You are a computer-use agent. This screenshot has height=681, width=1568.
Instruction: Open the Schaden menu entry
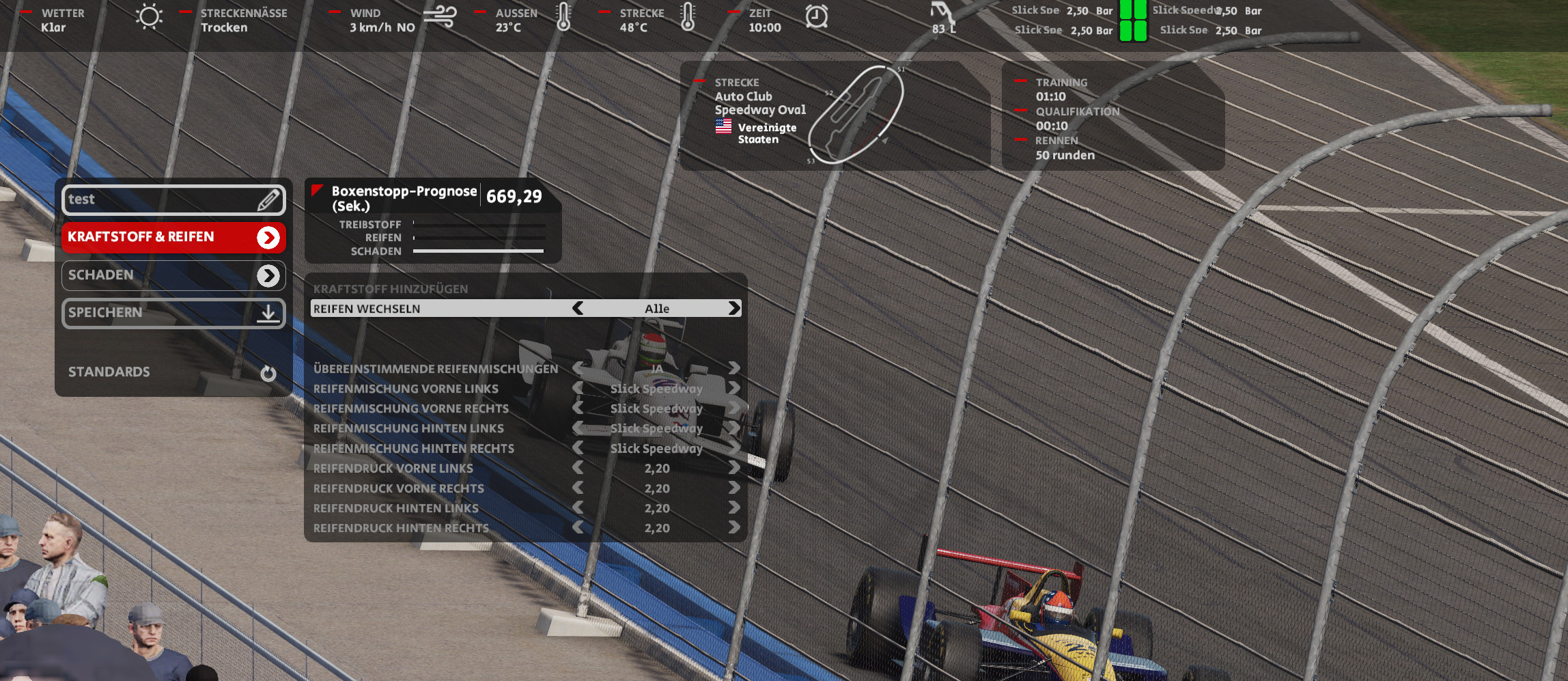coord(173,275)
